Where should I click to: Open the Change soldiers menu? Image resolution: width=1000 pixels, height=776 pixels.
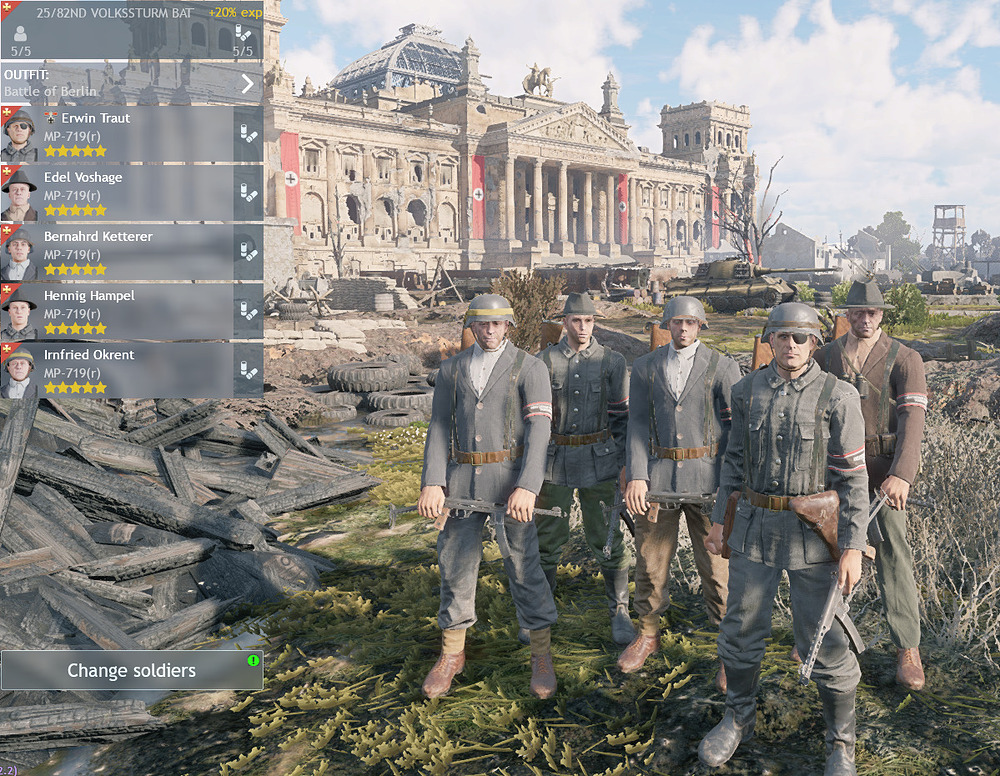131,670
